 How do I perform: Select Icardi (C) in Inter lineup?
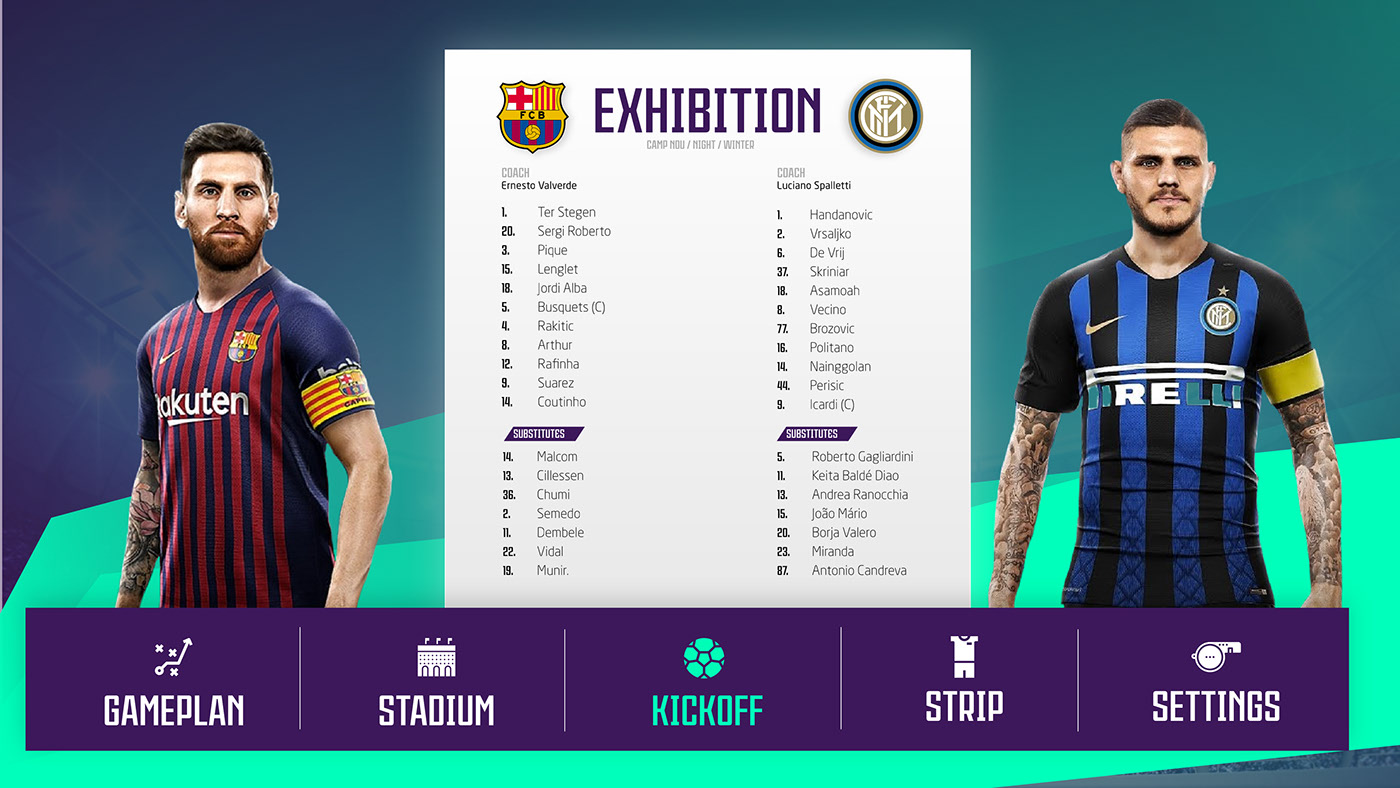point(832,405)
